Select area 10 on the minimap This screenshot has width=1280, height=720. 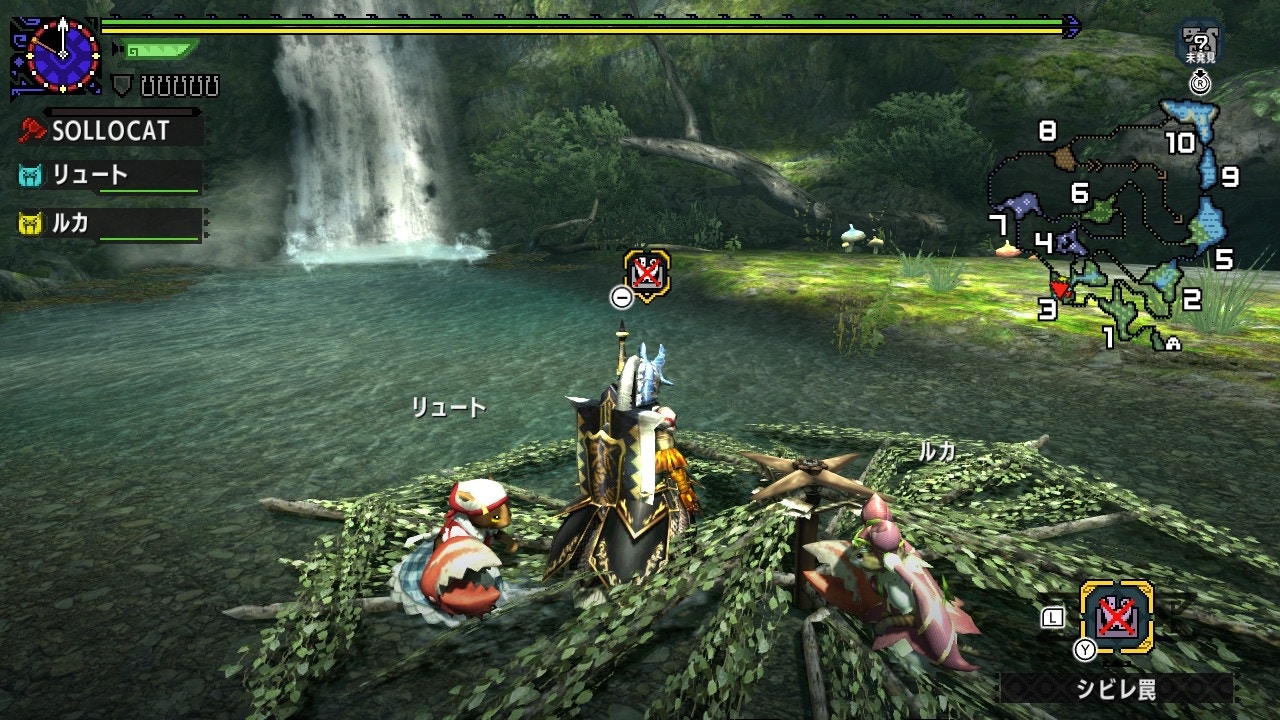(1180, 143)
